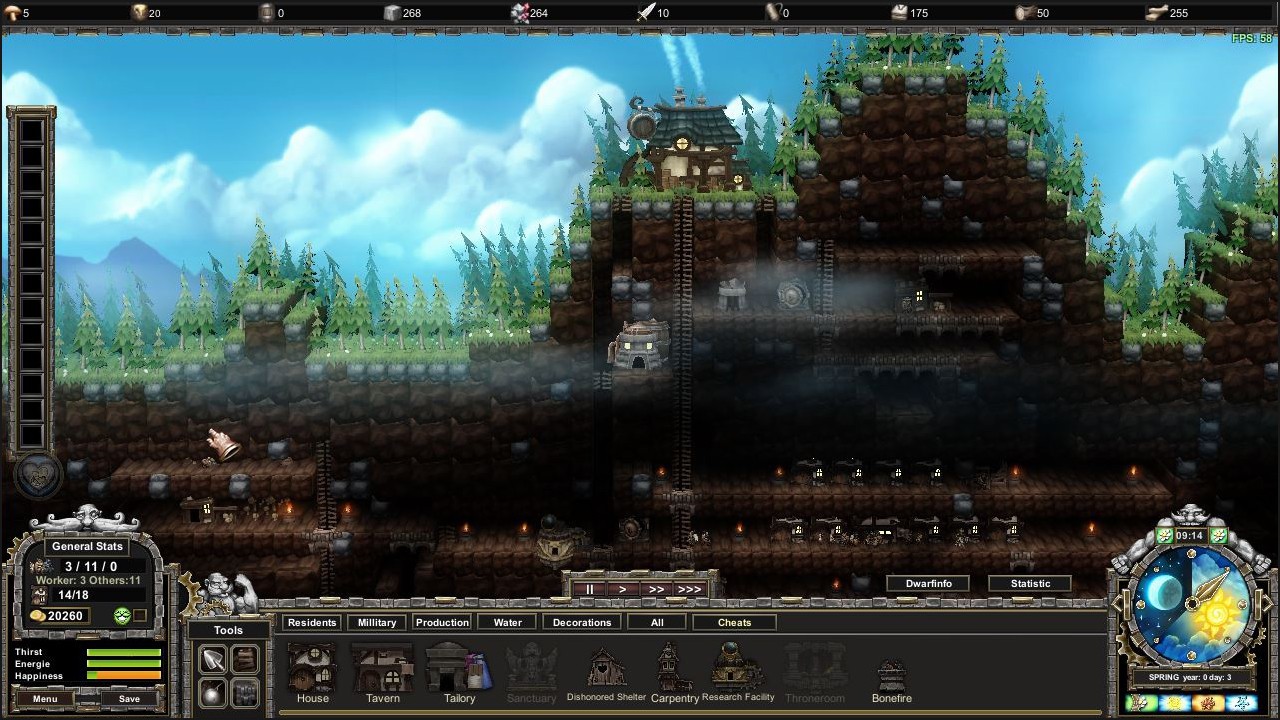This screenshot has height=720, width=1280.
Task: Click the Happiness progress bar
Action: tap(124, 676)
